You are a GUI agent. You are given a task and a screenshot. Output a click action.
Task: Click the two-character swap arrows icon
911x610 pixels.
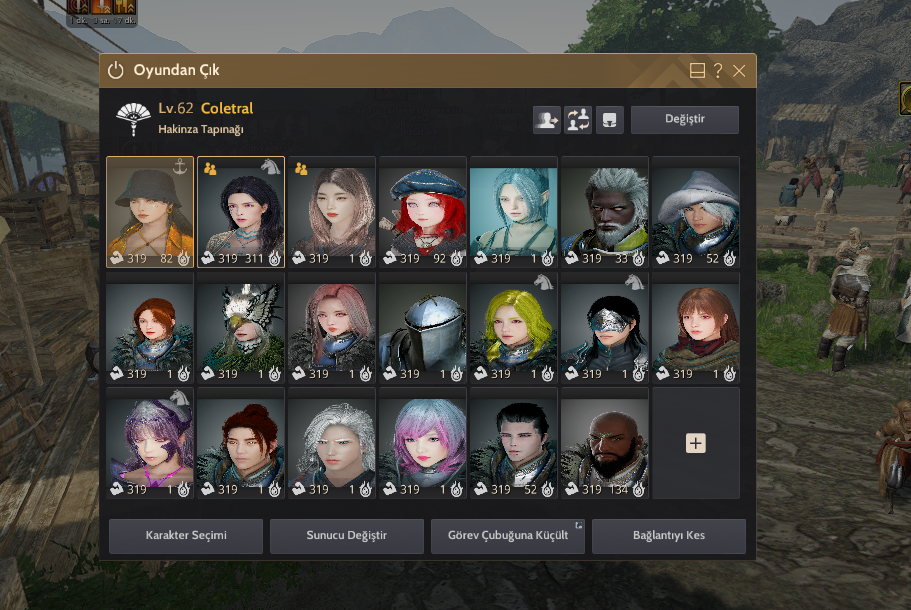(x=578, y=120)
